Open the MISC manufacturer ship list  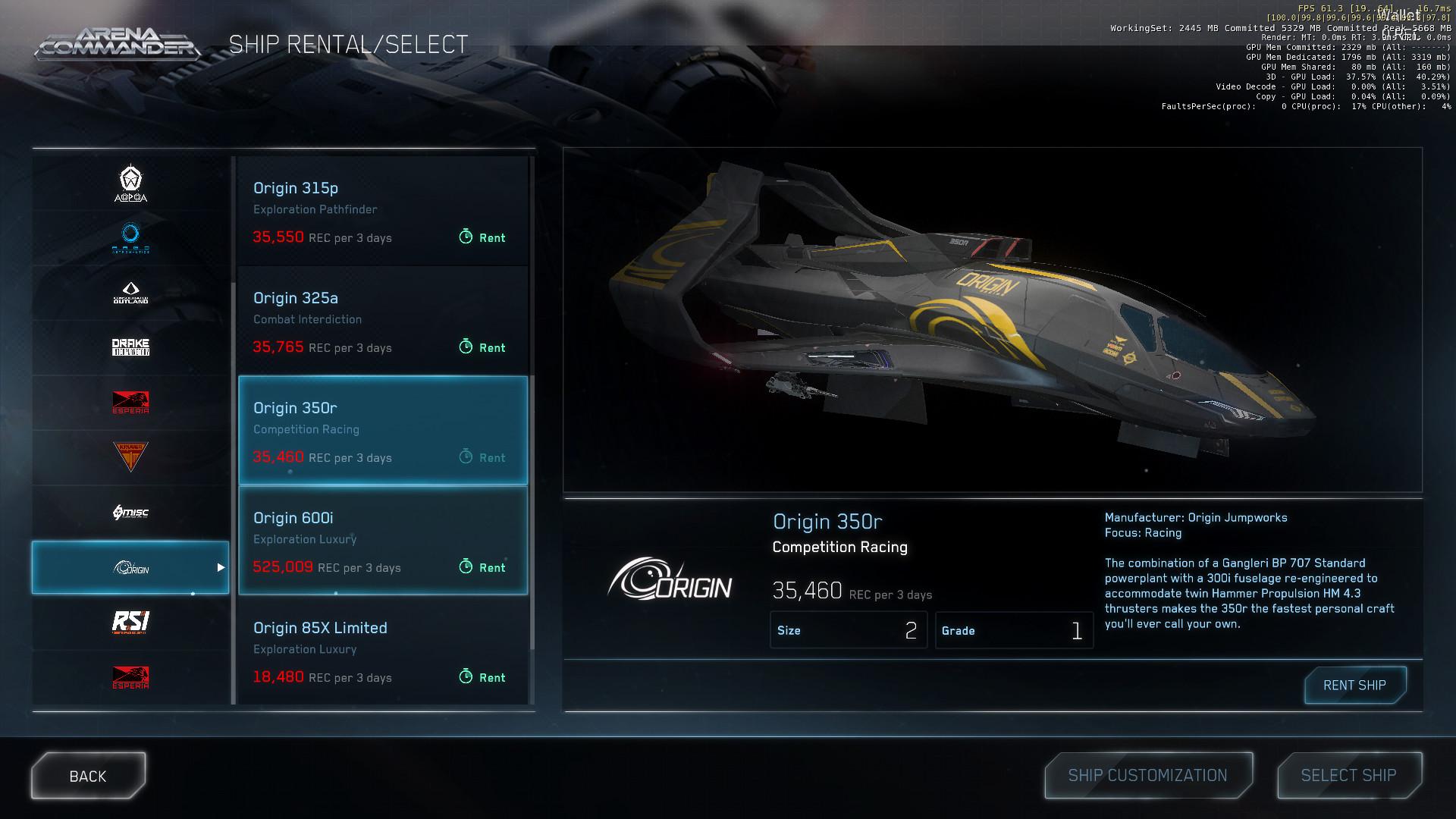[130, 512]
